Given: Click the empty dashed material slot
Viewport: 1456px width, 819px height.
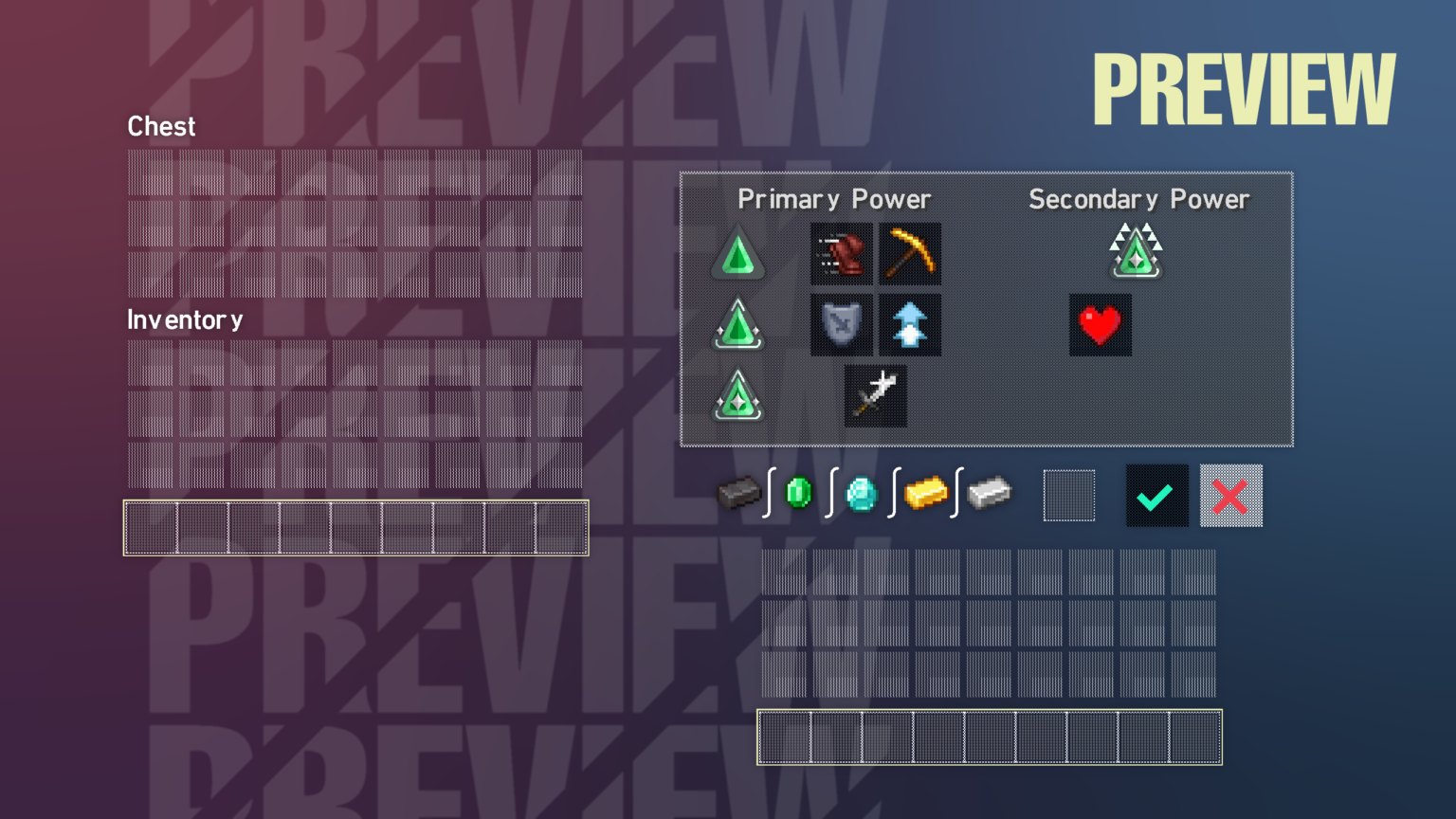Looking at the screenshot, I should point(1068,495).
